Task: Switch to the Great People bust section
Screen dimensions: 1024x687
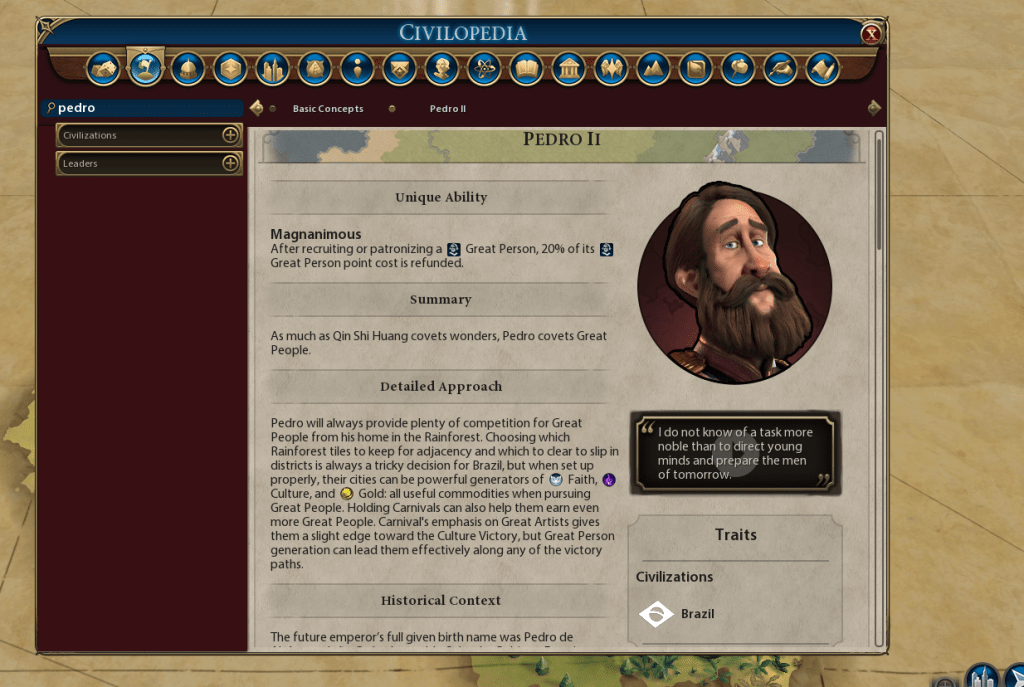Action: pyautogui.click(x=441, y=69)
